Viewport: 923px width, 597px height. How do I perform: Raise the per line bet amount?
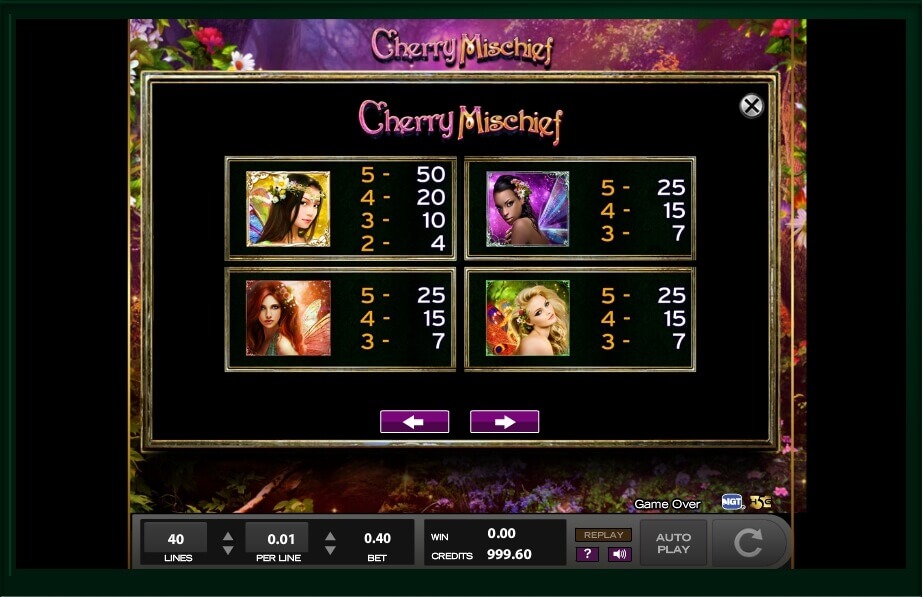click(330, 534)
